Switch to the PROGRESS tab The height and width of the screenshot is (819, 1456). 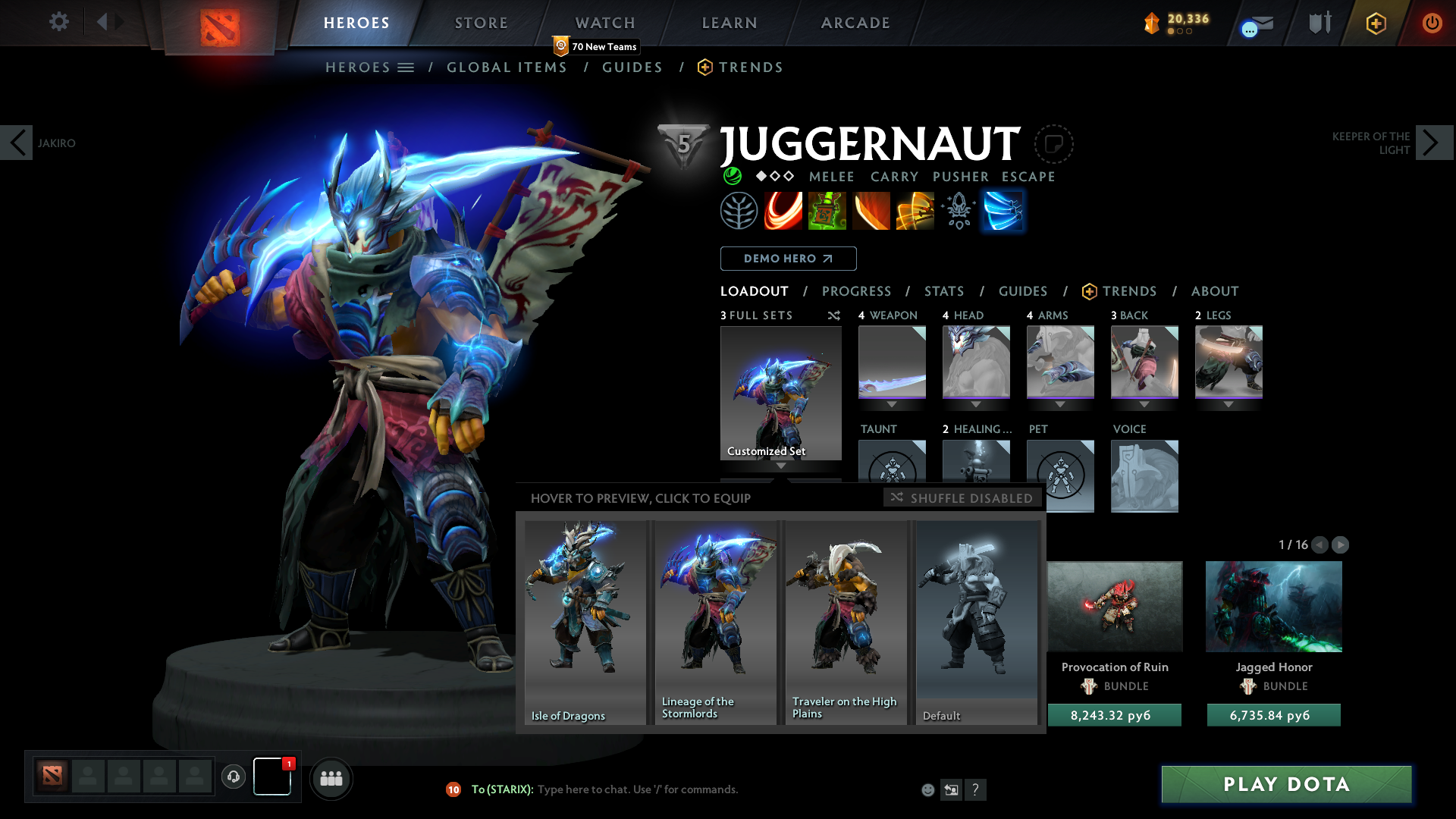(x=857, y=290)
